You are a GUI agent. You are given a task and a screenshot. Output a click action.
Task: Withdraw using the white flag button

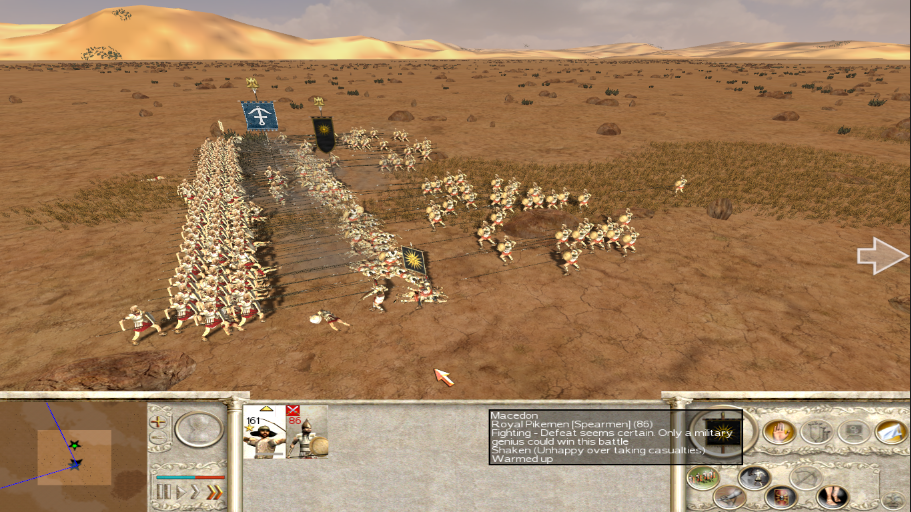(x=890, y=431)
